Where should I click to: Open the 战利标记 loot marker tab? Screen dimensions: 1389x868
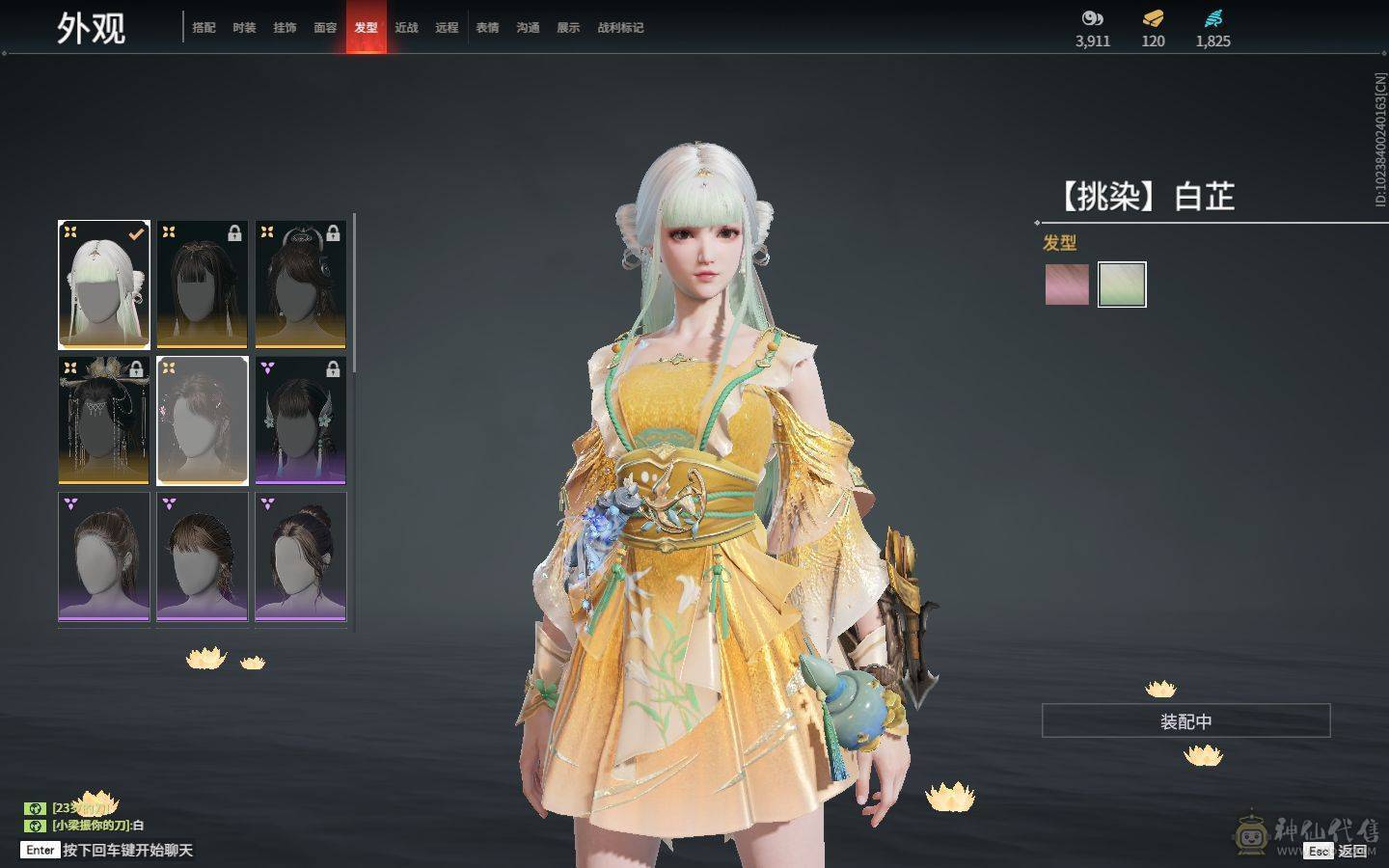pos(620,28)
